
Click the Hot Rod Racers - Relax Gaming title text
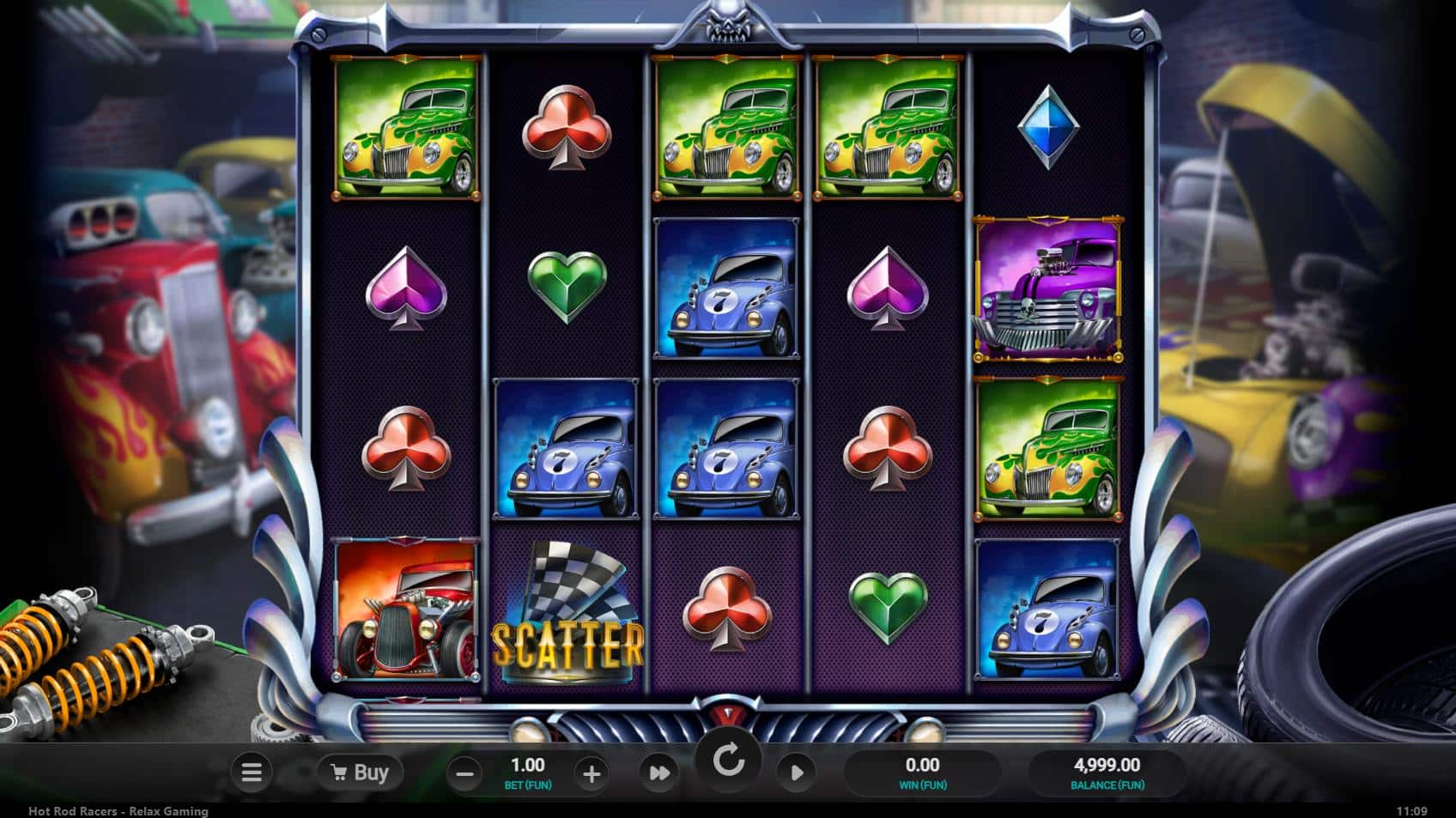[x=118, y=810]
